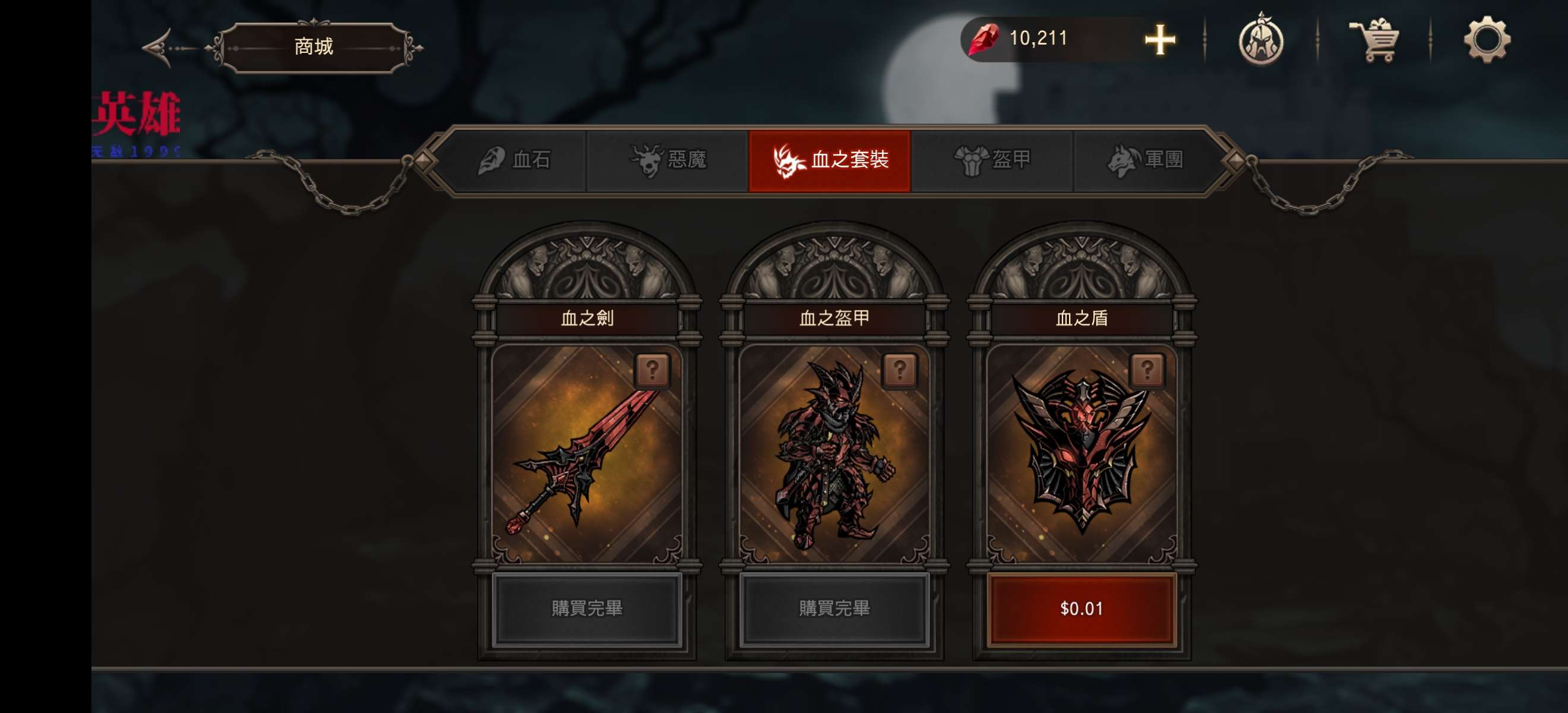Switch to the 軍團 tab

pyautogui.click(x=1145, y=160)
